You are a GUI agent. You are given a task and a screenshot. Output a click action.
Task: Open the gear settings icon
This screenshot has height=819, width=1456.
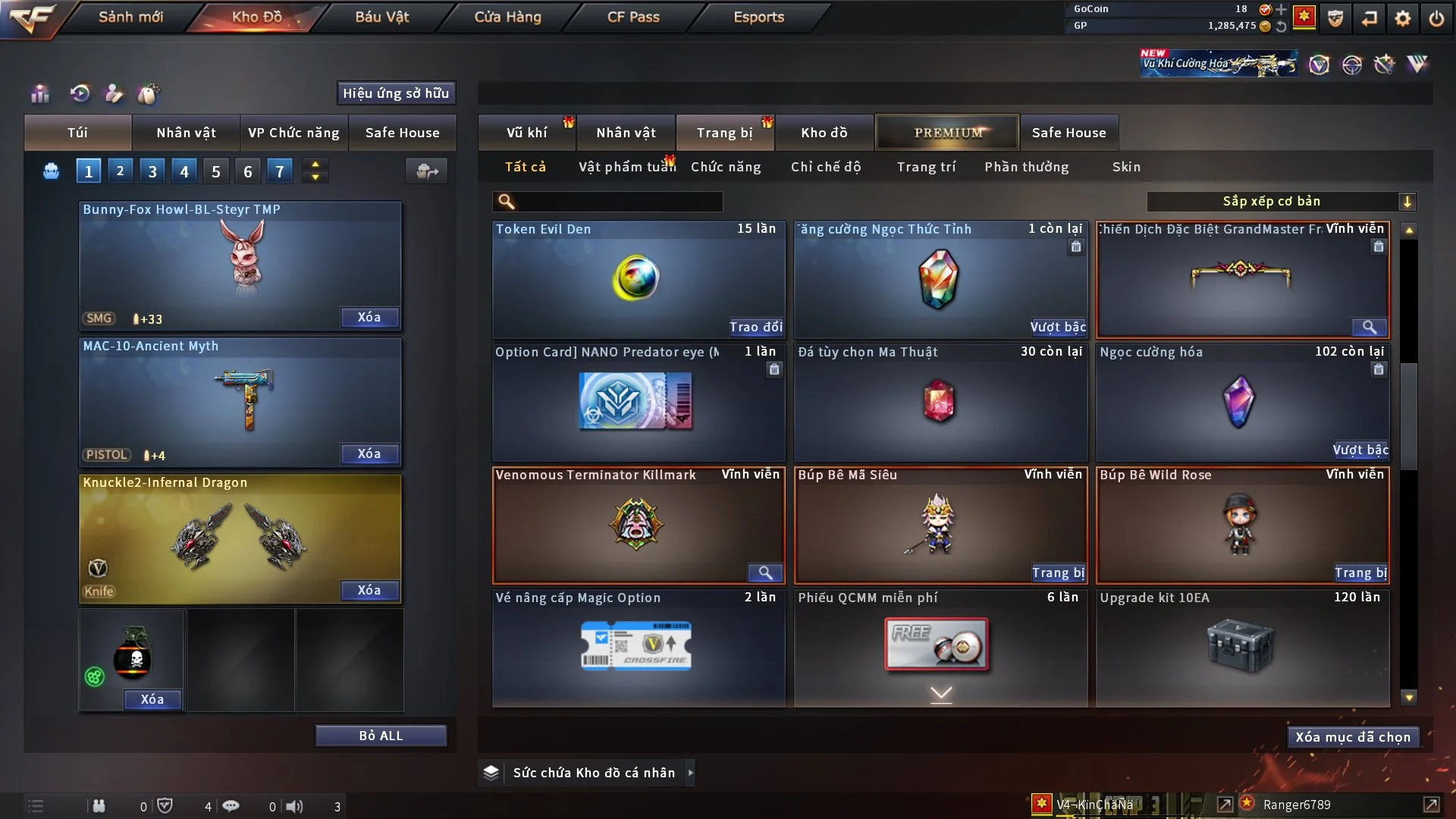pos(1402,18)
